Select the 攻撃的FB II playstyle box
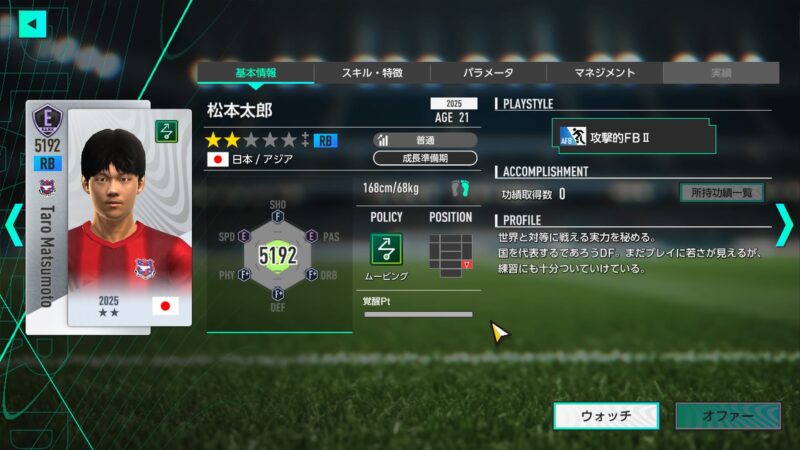 [x=636, y=137]
